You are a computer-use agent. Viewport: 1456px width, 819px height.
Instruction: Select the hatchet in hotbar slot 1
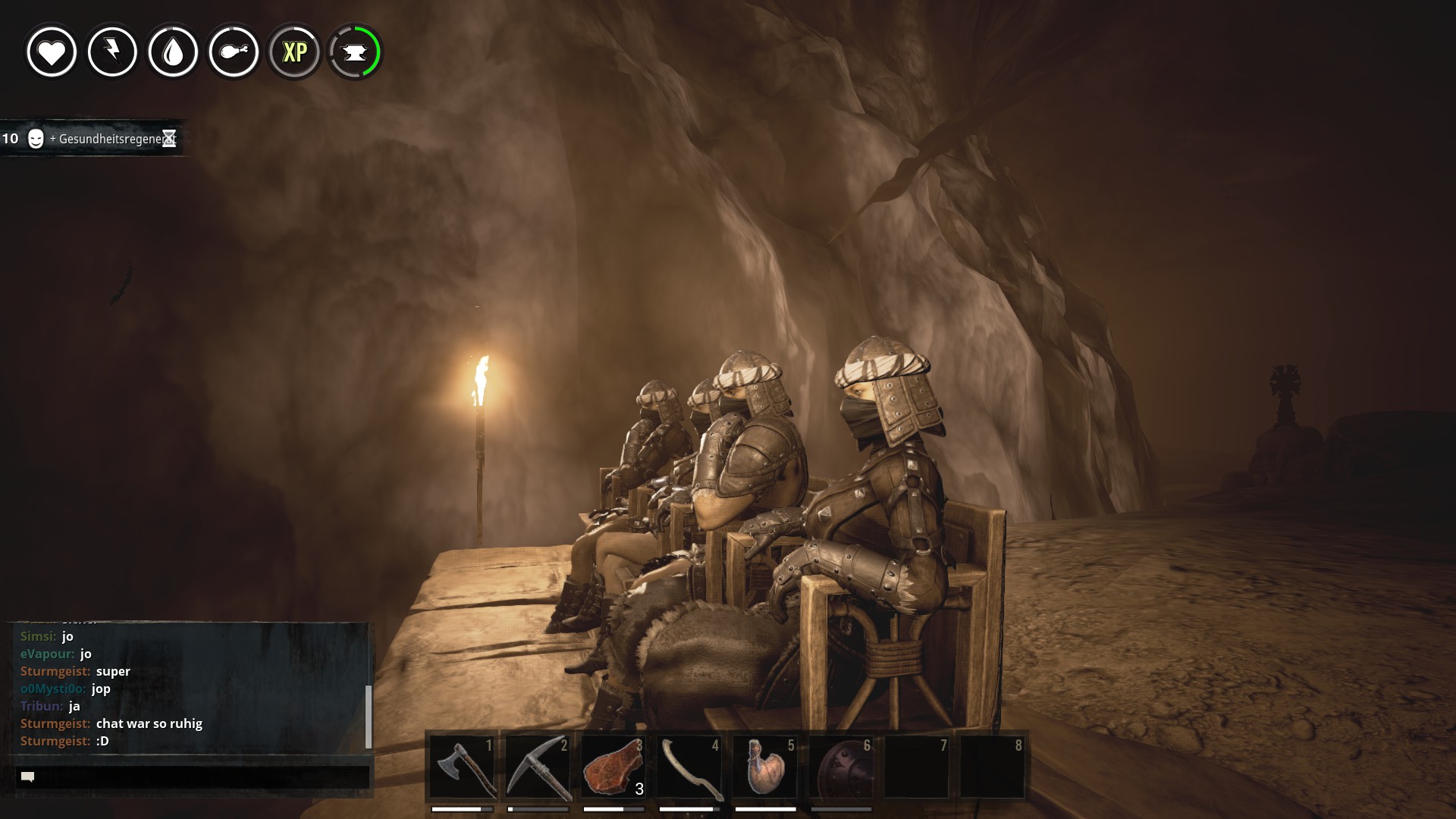[x=463, y=766]
